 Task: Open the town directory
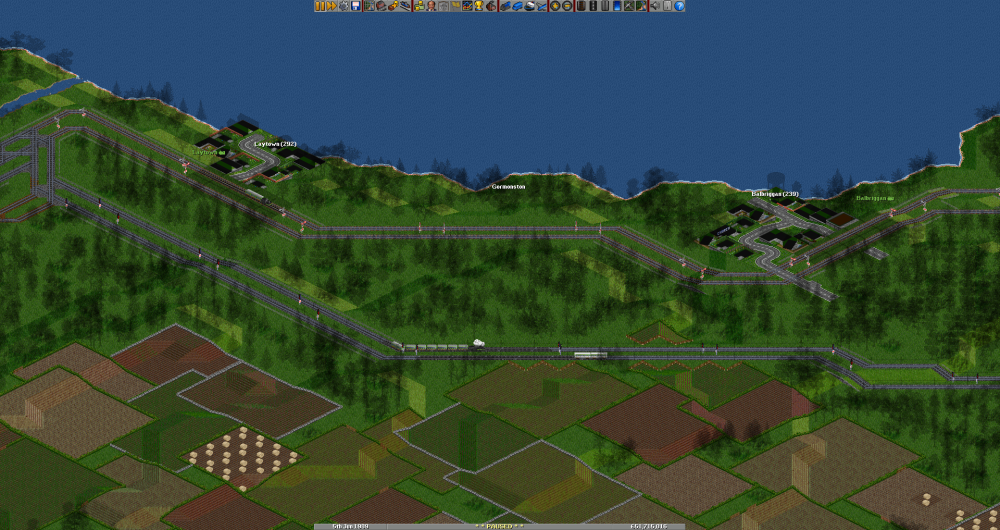380,6
